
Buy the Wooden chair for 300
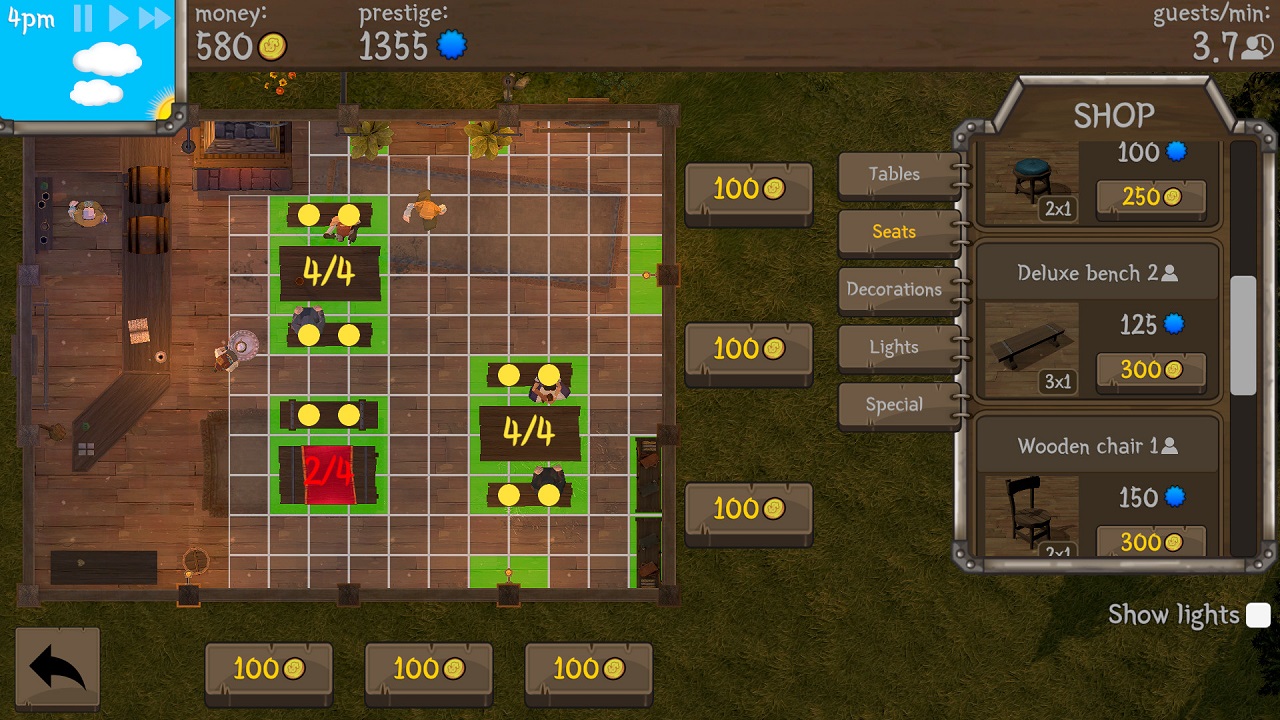pyautogui.click(x=1151, y=542)
